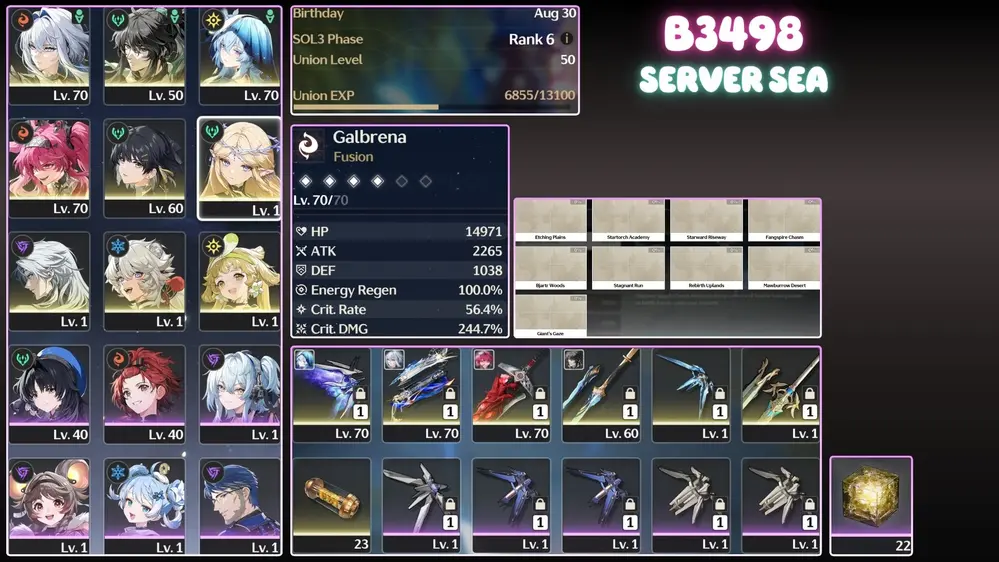Open the Etching Plains map tile
The width and height of the screenshot is (999, 562).
click(x=550, y=220)
